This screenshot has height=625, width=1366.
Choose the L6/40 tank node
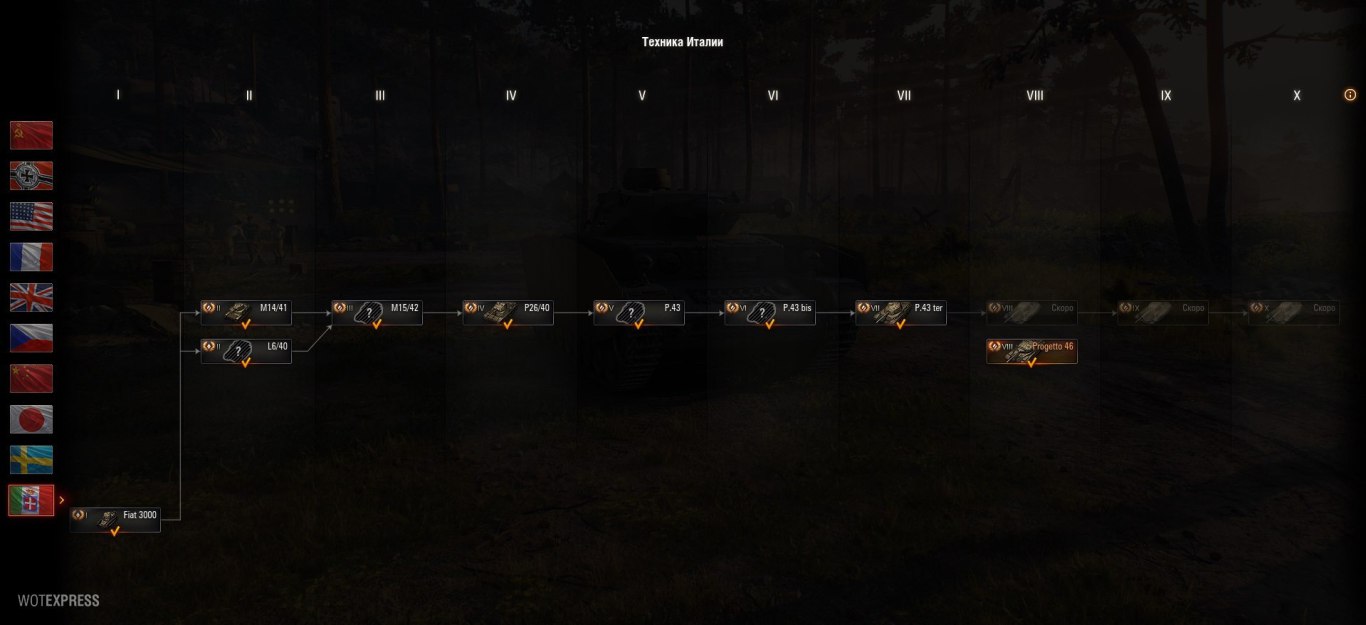pos(246,351)
